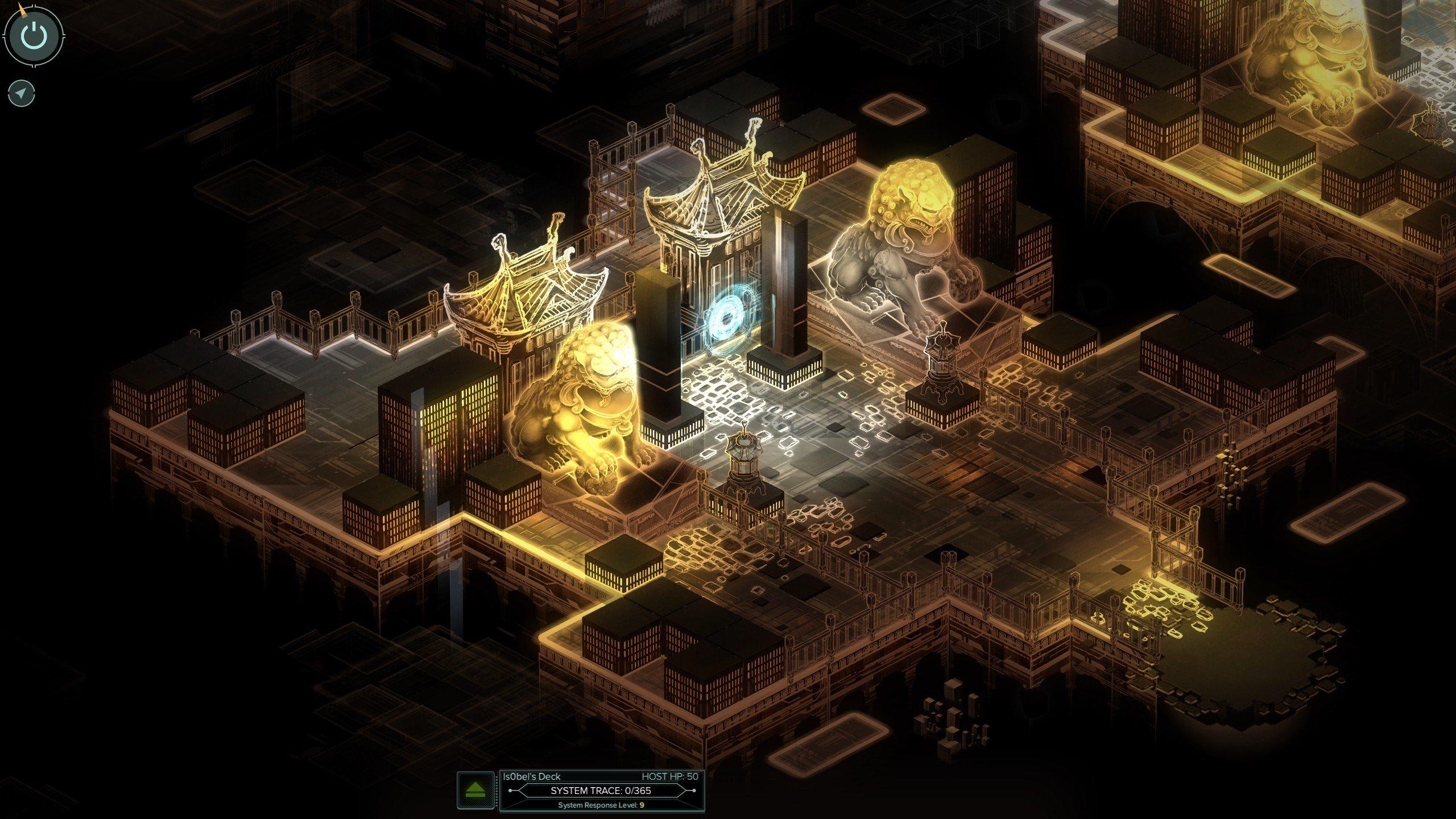Click the power button to jack out

click(x=35, y=35)
